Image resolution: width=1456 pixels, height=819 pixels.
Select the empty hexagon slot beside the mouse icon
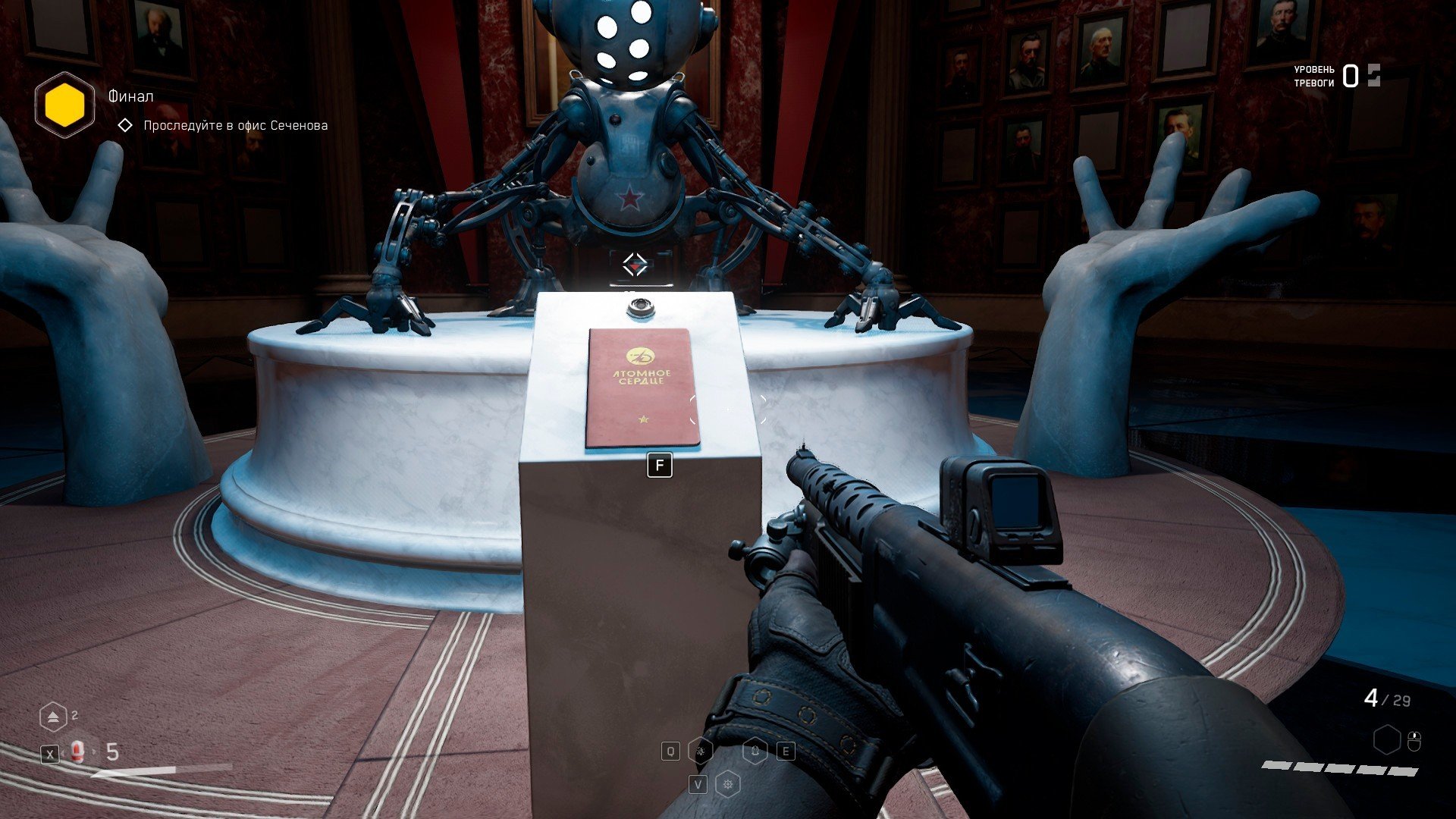[x=1387, y=739]
